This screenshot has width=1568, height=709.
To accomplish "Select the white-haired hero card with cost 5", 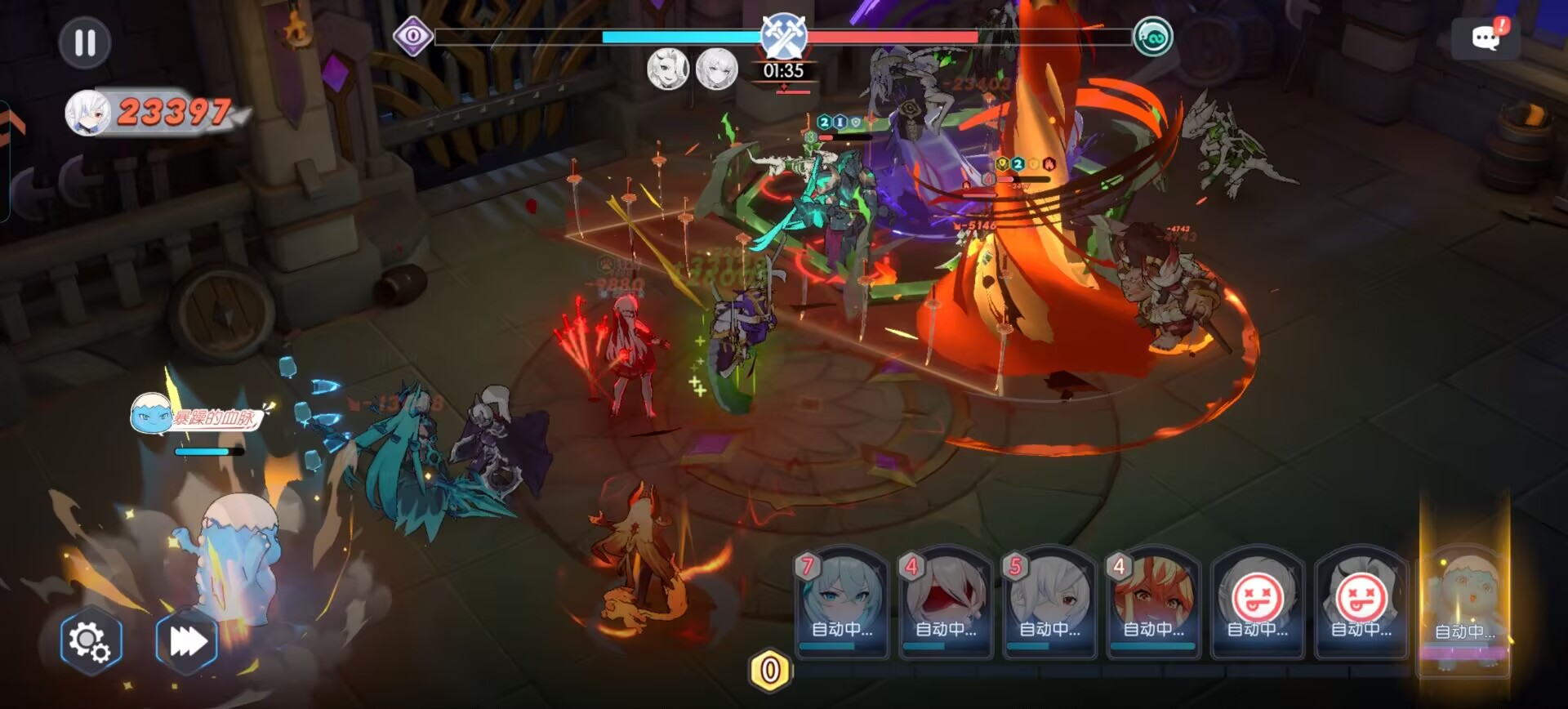I will [1049, 603].
